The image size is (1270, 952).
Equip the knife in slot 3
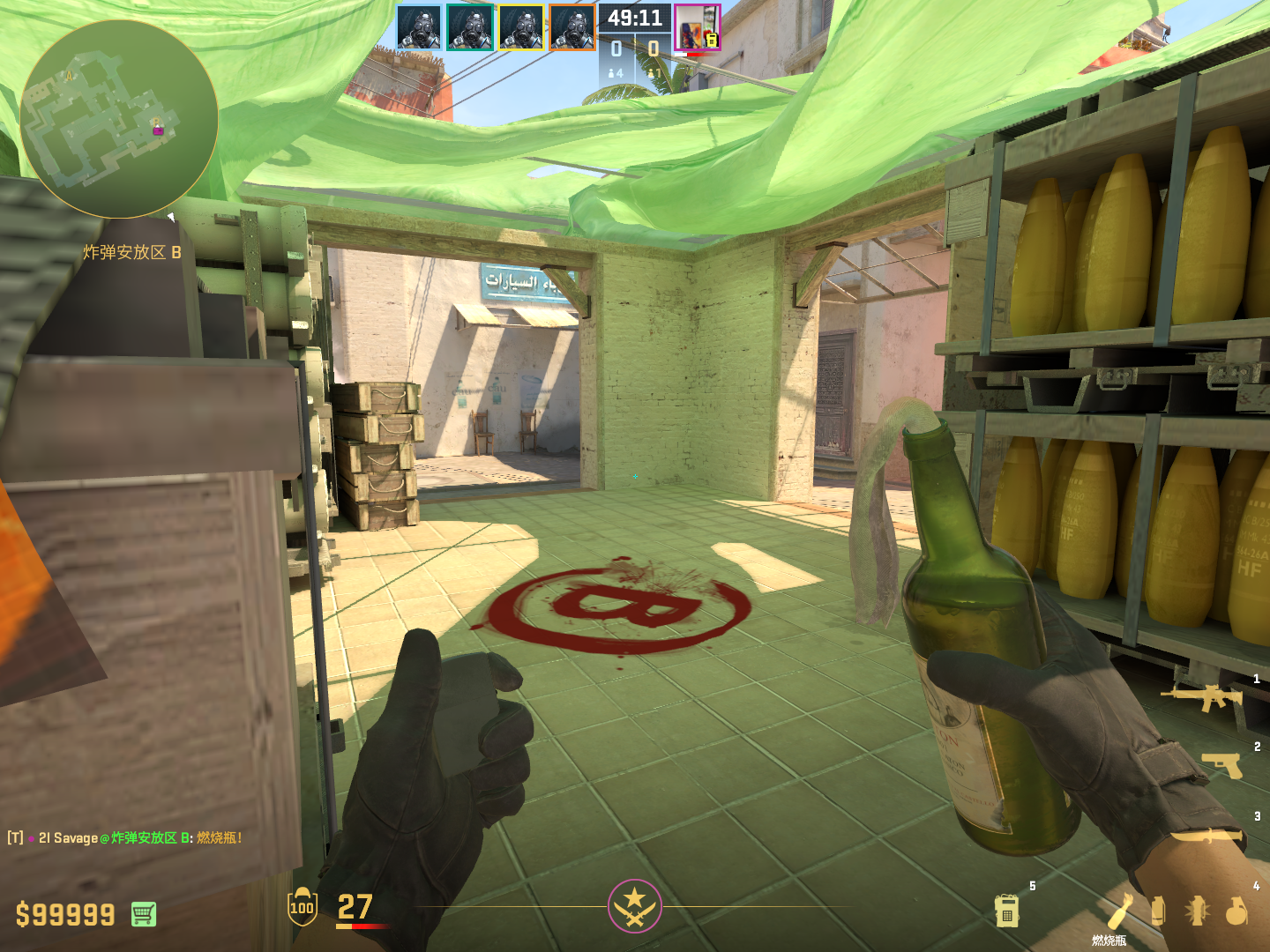click(1209, 835)
